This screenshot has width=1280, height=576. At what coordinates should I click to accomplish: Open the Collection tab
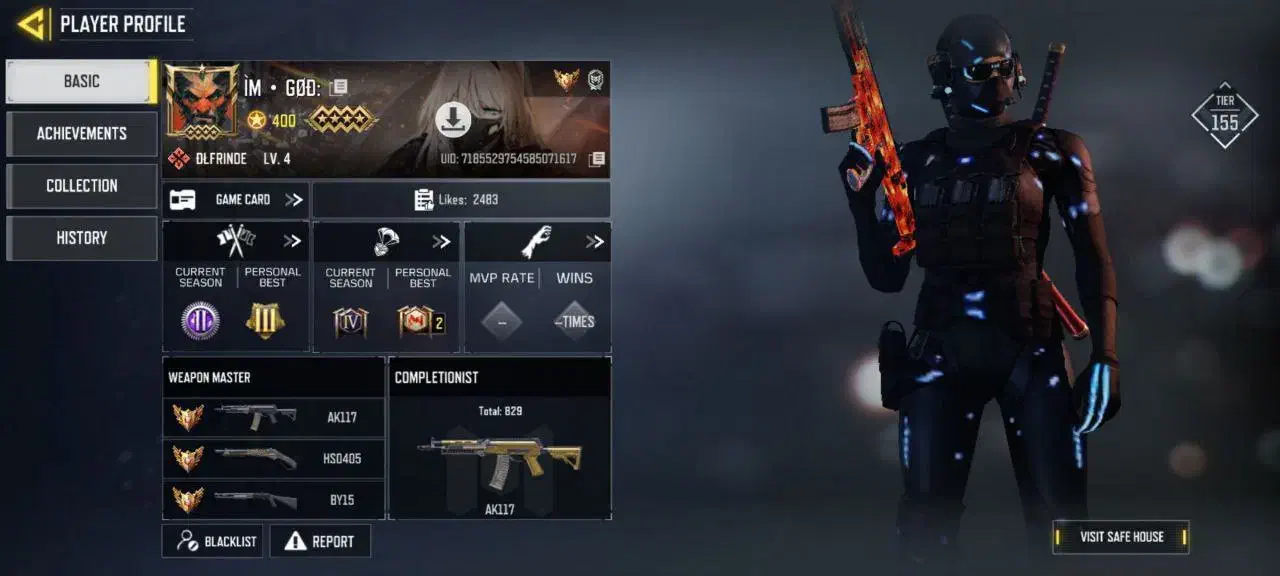82,186
